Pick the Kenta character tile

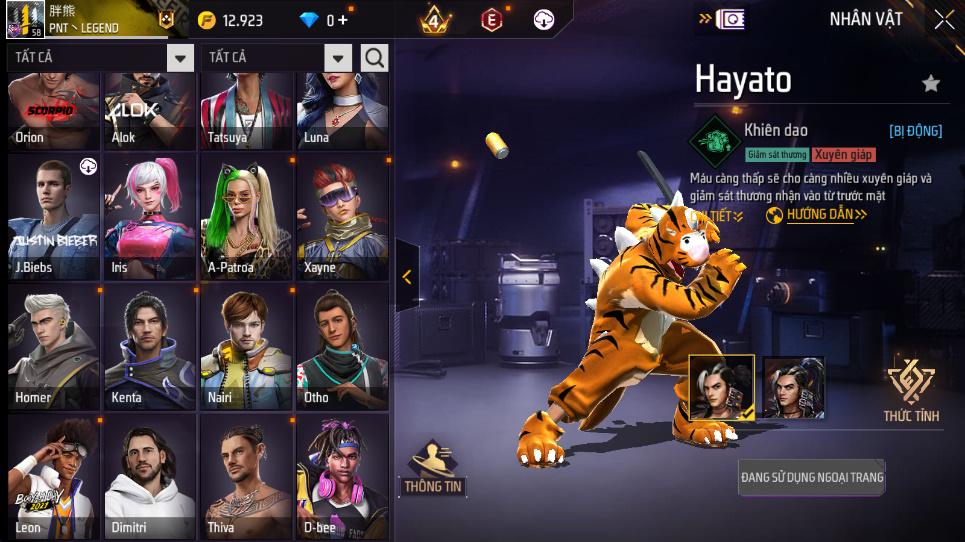coord(150,346)
